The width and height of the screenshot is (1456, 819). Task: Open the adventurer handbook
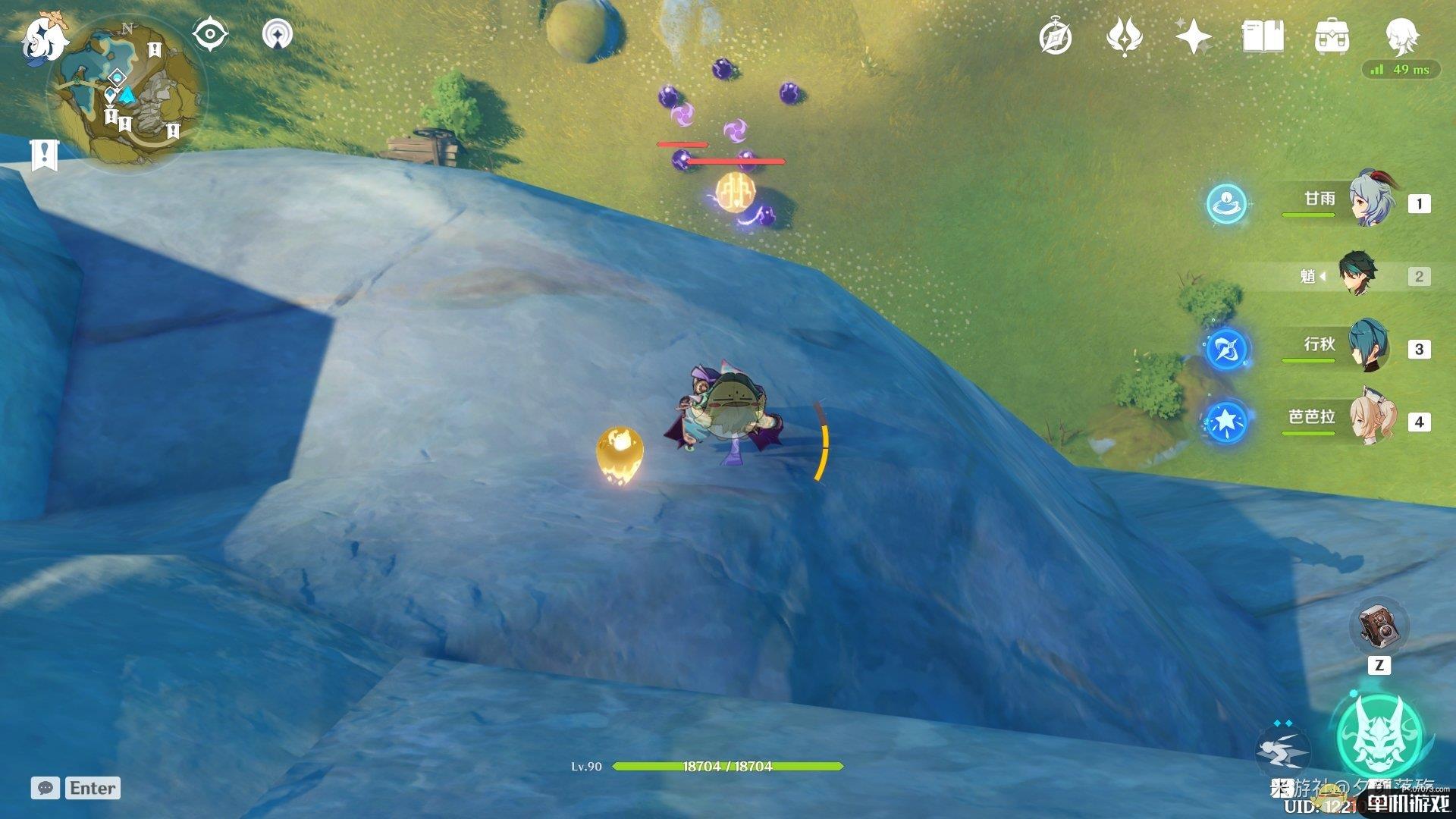click(x=1263, y=37)
